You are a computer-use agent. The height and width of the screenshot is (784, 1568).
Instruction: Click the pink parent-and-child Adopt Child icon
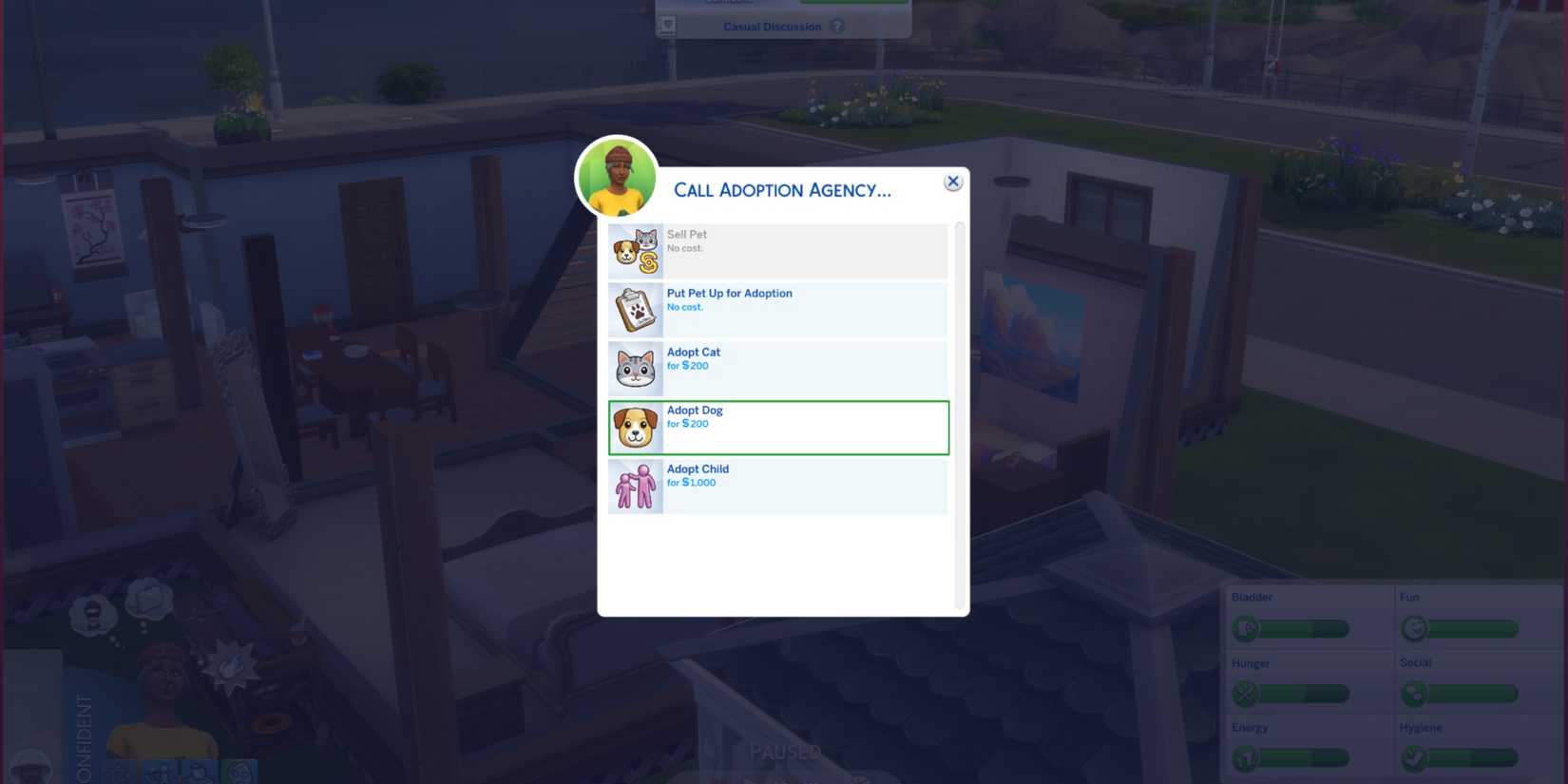(x=635, y=486)
